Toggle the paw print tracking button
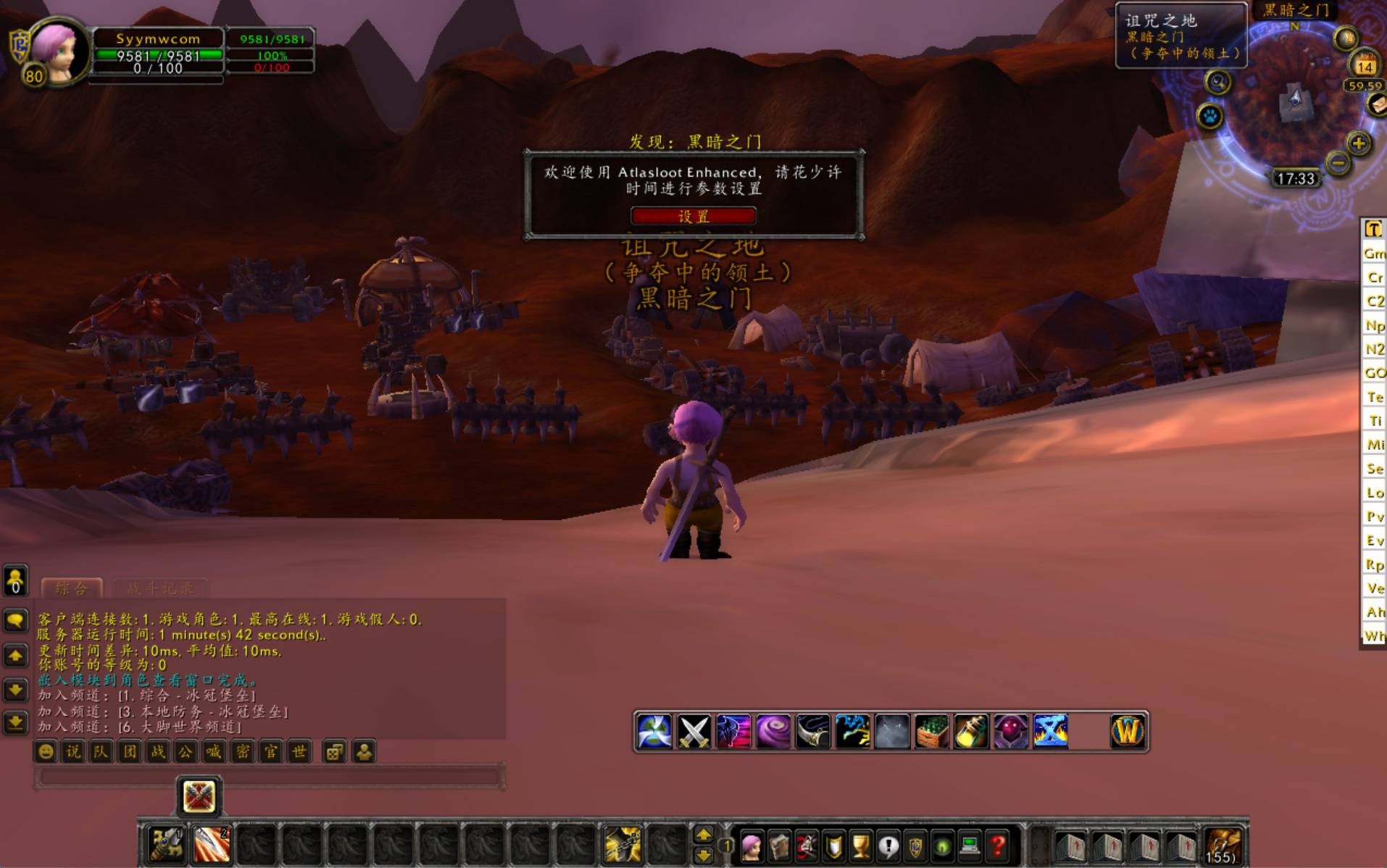1387x868 pixels. [x=1209, y=116]
